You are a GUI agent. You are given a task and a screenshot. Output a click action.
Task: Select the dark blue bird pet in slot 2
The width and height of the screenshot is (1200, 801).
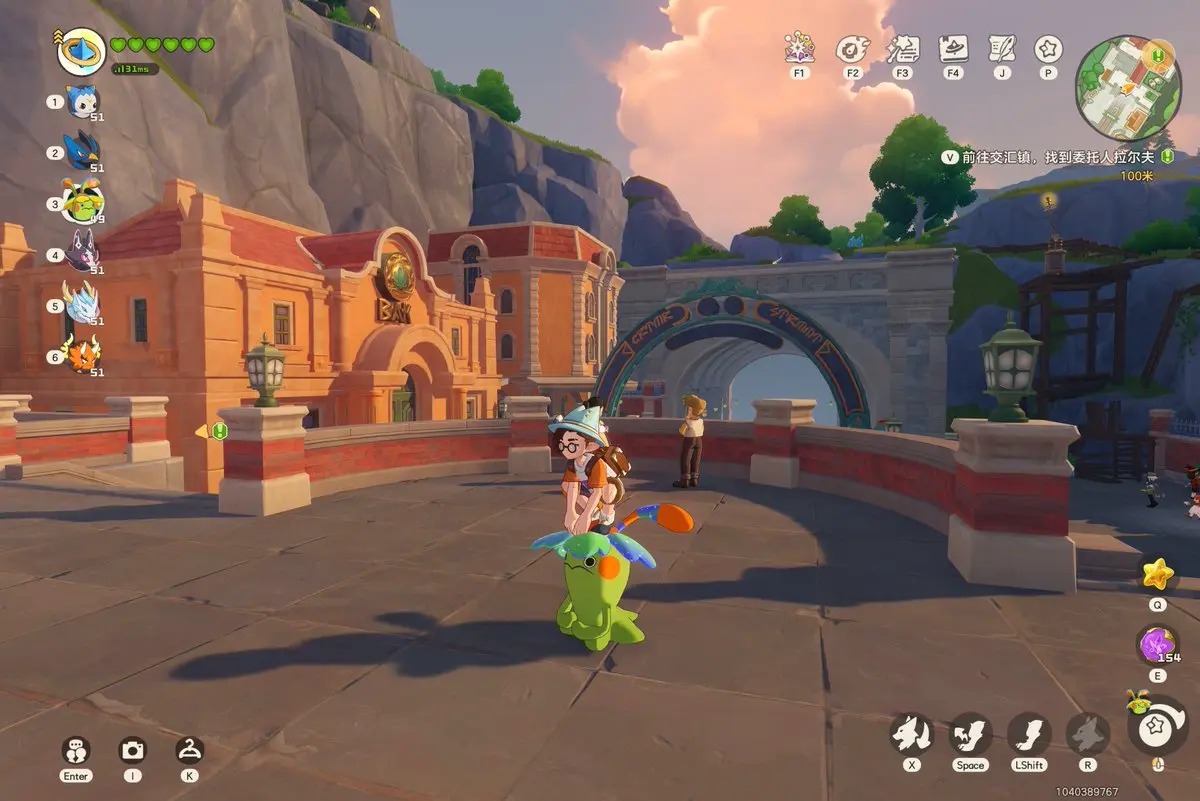click(82, 152)
